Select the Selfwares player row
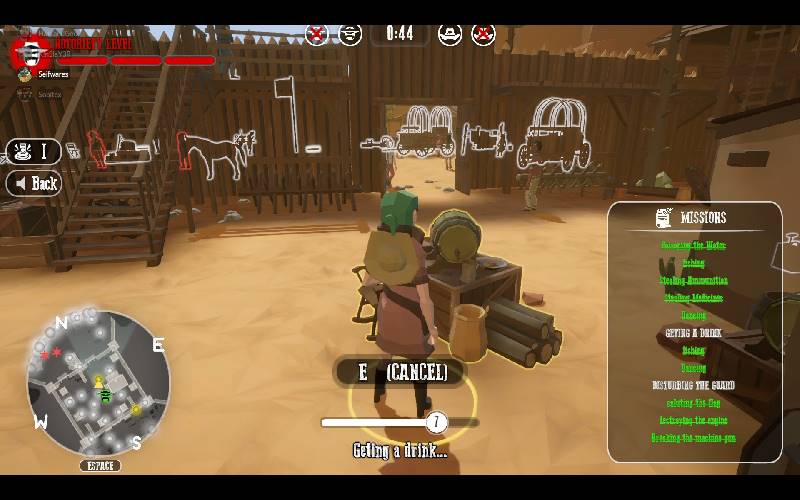 pyautogui.click(x=48, y=74)
